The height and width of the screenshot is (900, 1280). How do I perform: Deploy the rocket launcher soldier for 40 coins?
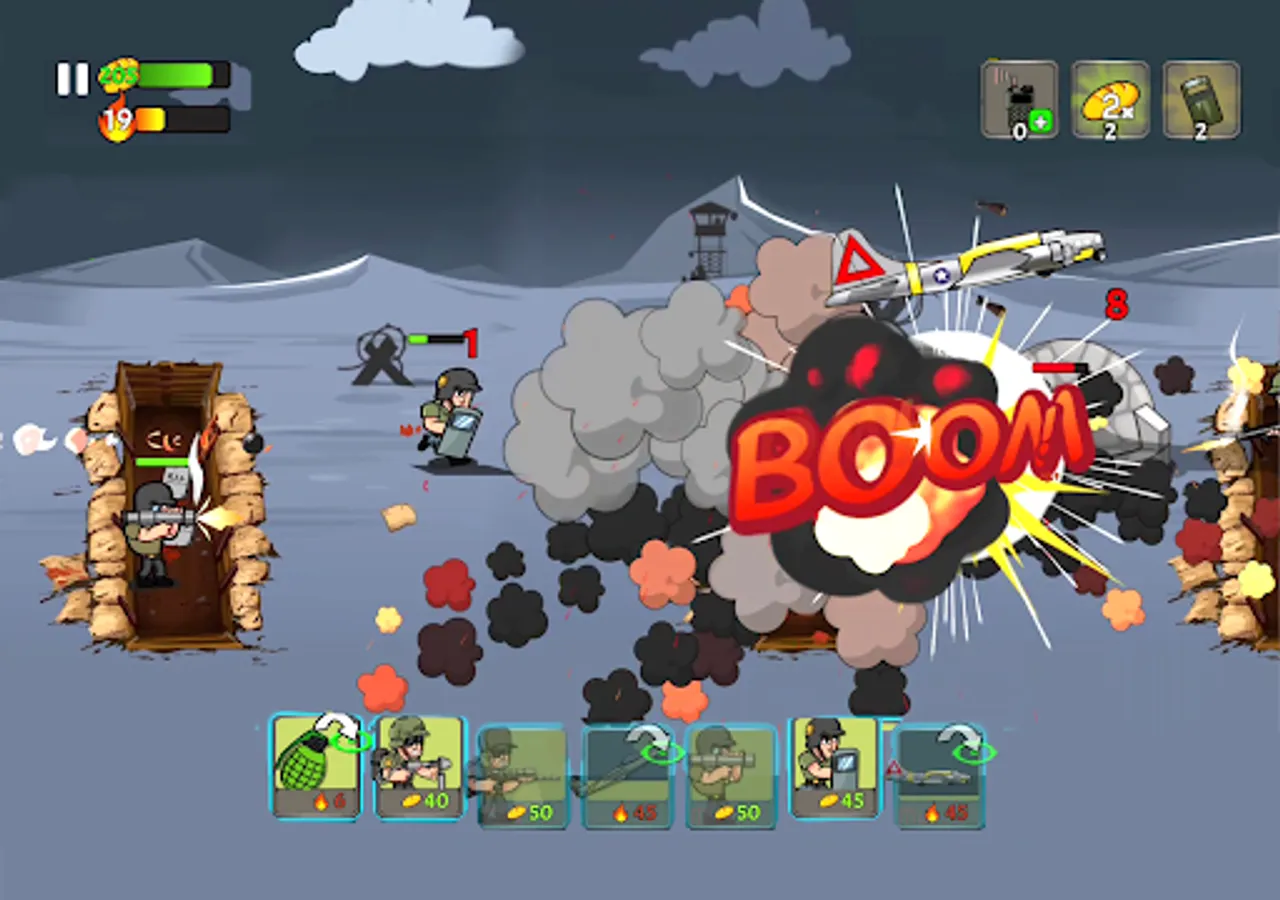click(420, 768)
